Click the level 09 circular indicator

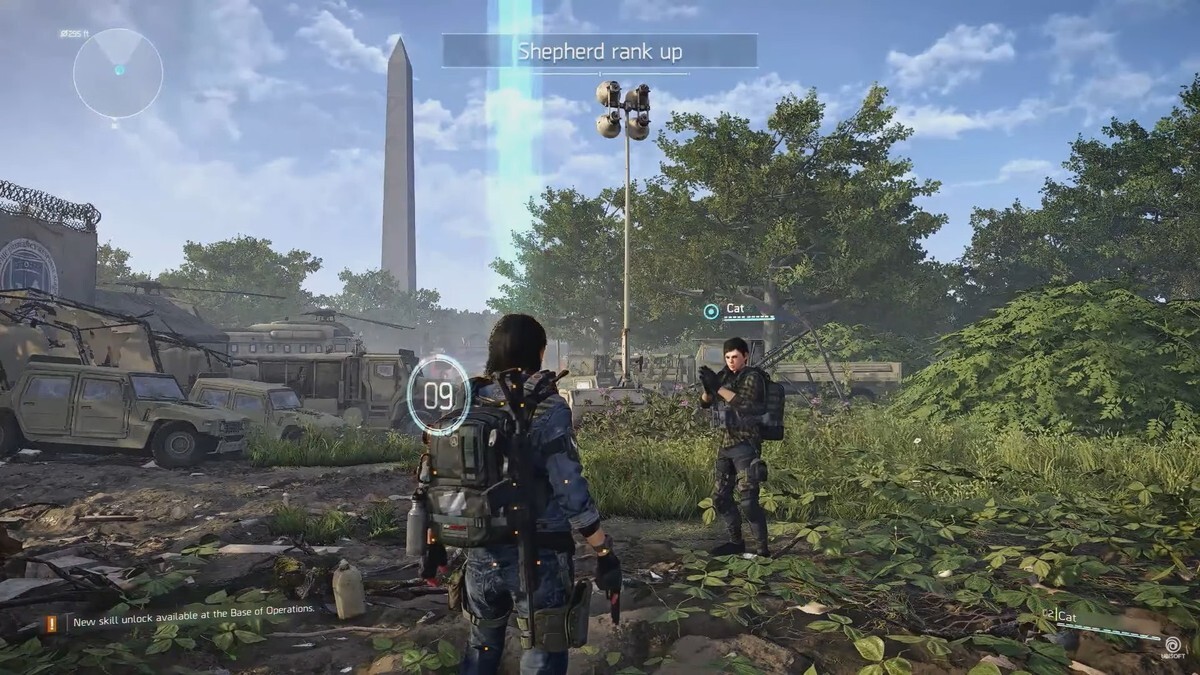(x=438, y=396)
